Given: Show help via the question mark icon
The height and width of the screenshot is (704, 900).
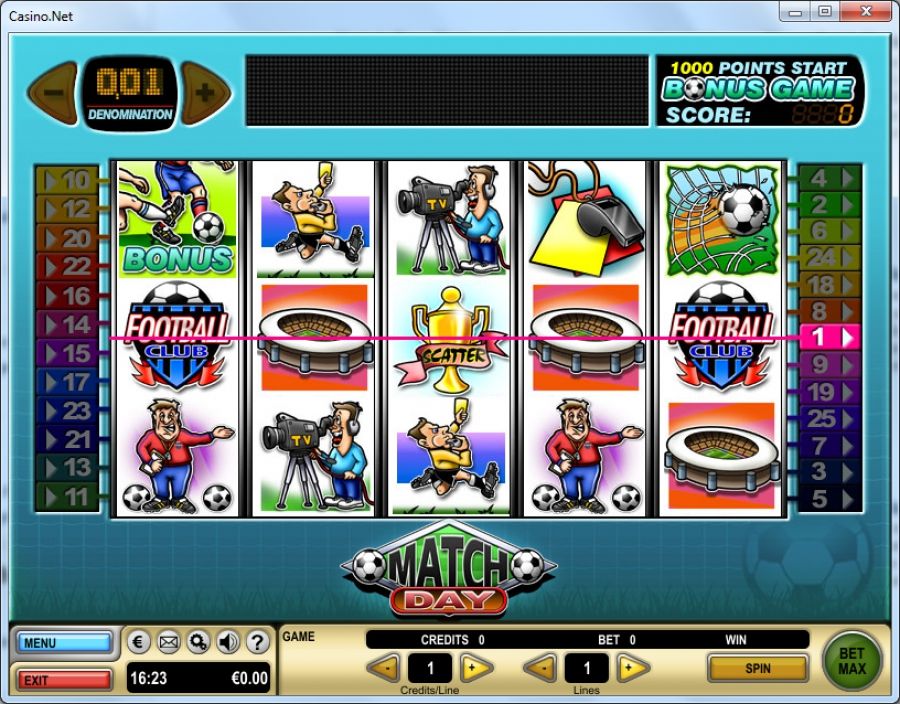Looking at the screenshot, I should (257, 642).
